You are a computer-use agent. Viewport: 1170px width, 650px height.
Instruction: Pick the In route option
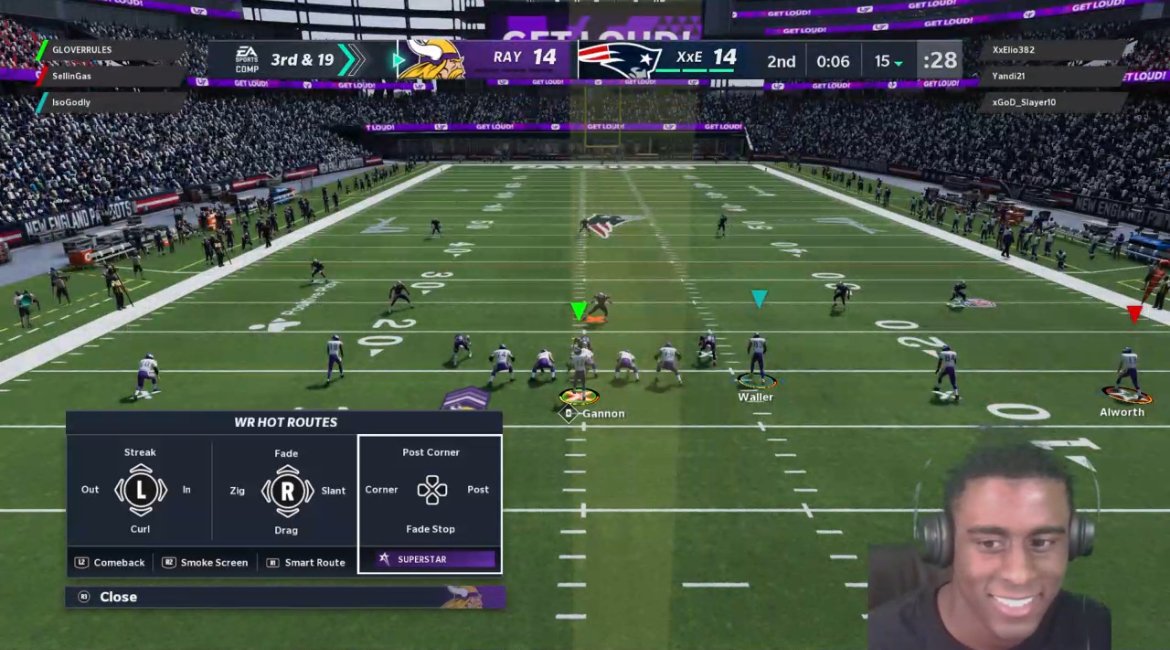click(x=187, y=490)
